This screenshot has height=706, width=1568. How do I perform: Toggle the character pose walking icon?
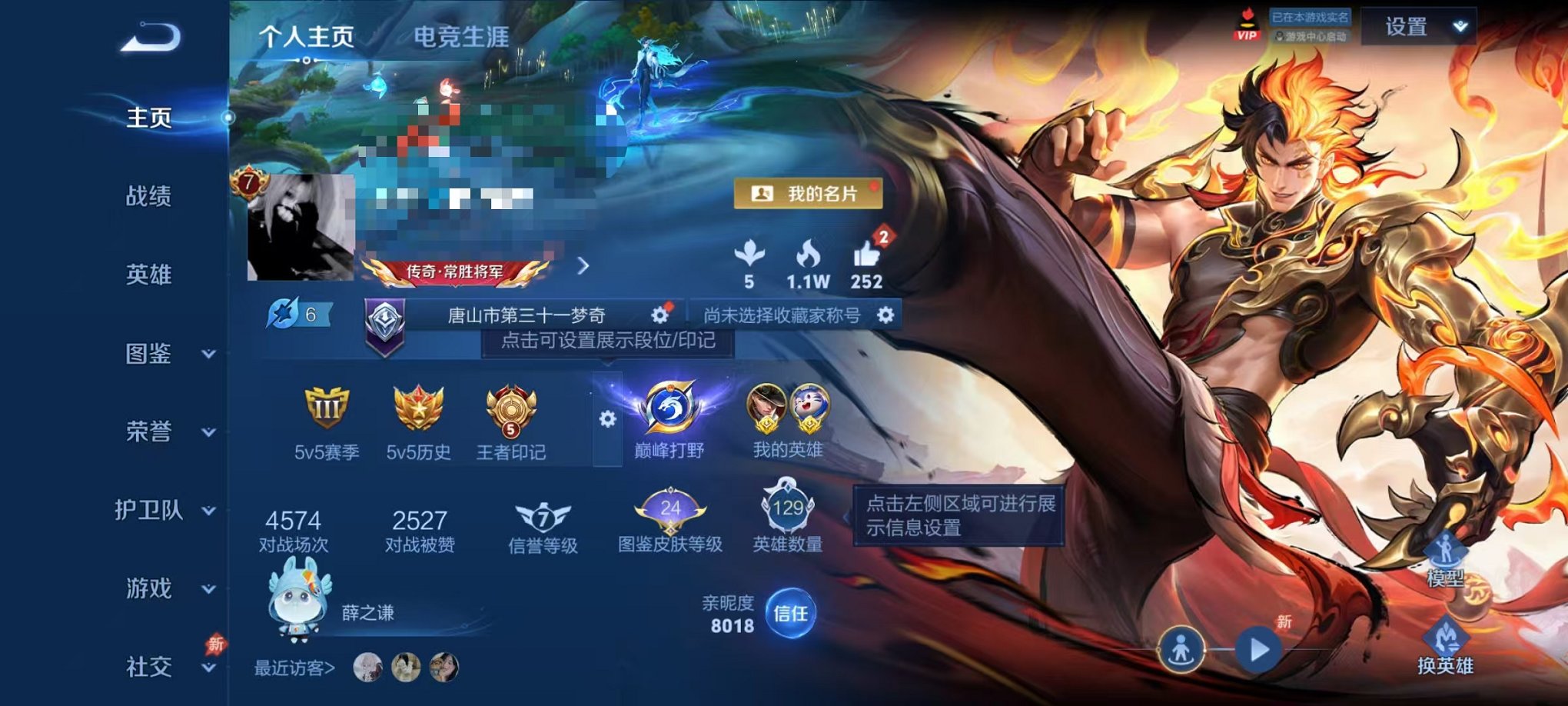point(1182,650)
